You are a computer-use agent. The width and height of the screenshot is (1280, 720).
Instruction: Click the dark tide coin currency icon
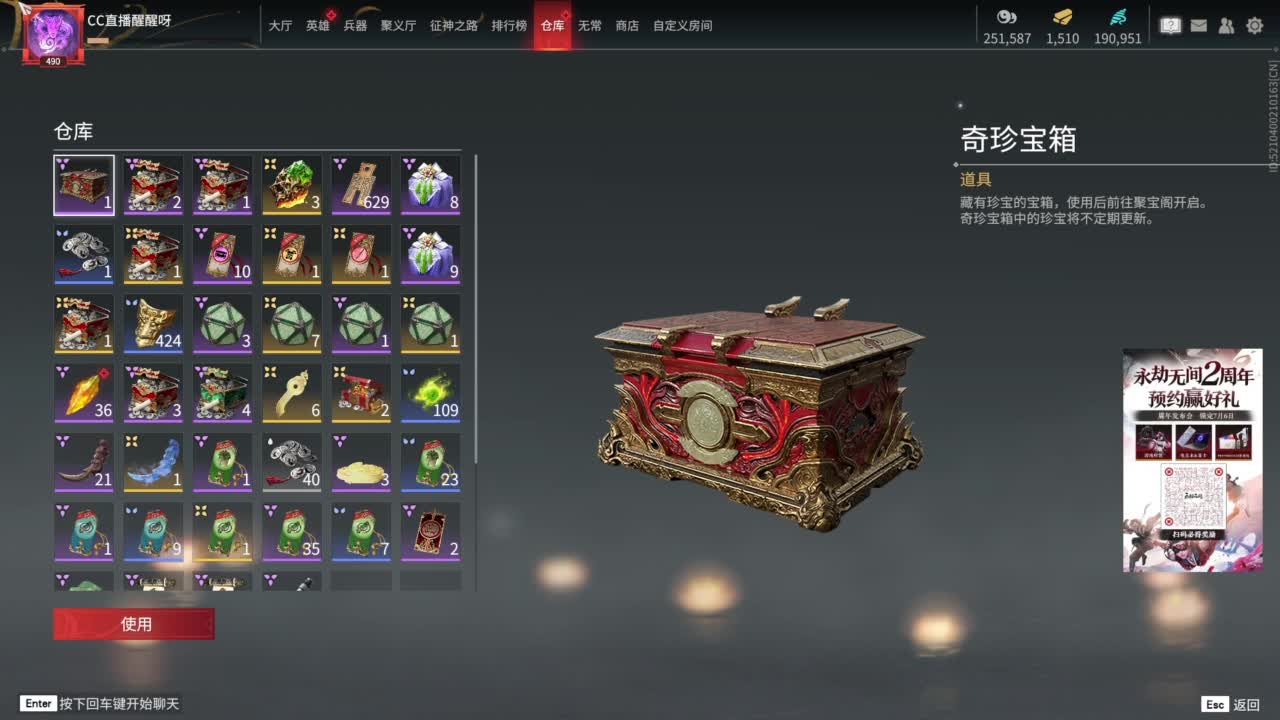click(x=1006, y=17)
